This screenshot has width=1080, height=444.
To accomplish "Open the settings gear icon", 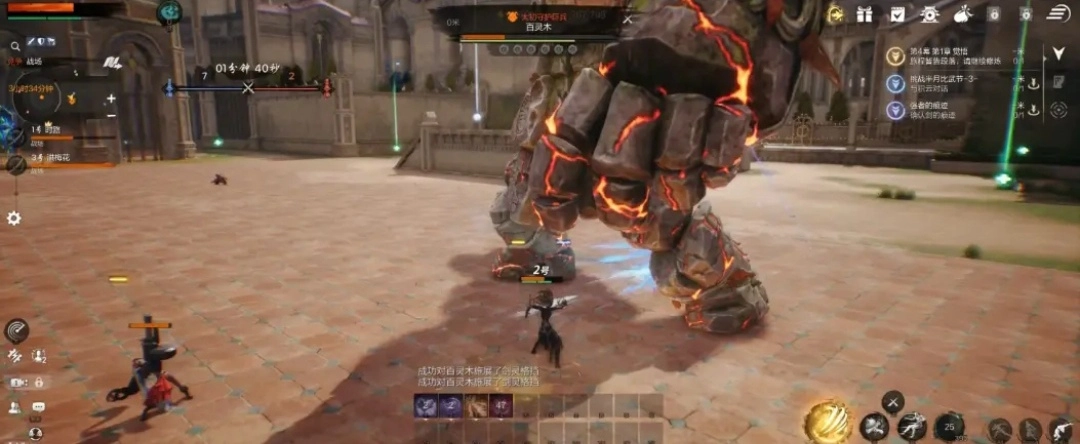I will 14,217.
